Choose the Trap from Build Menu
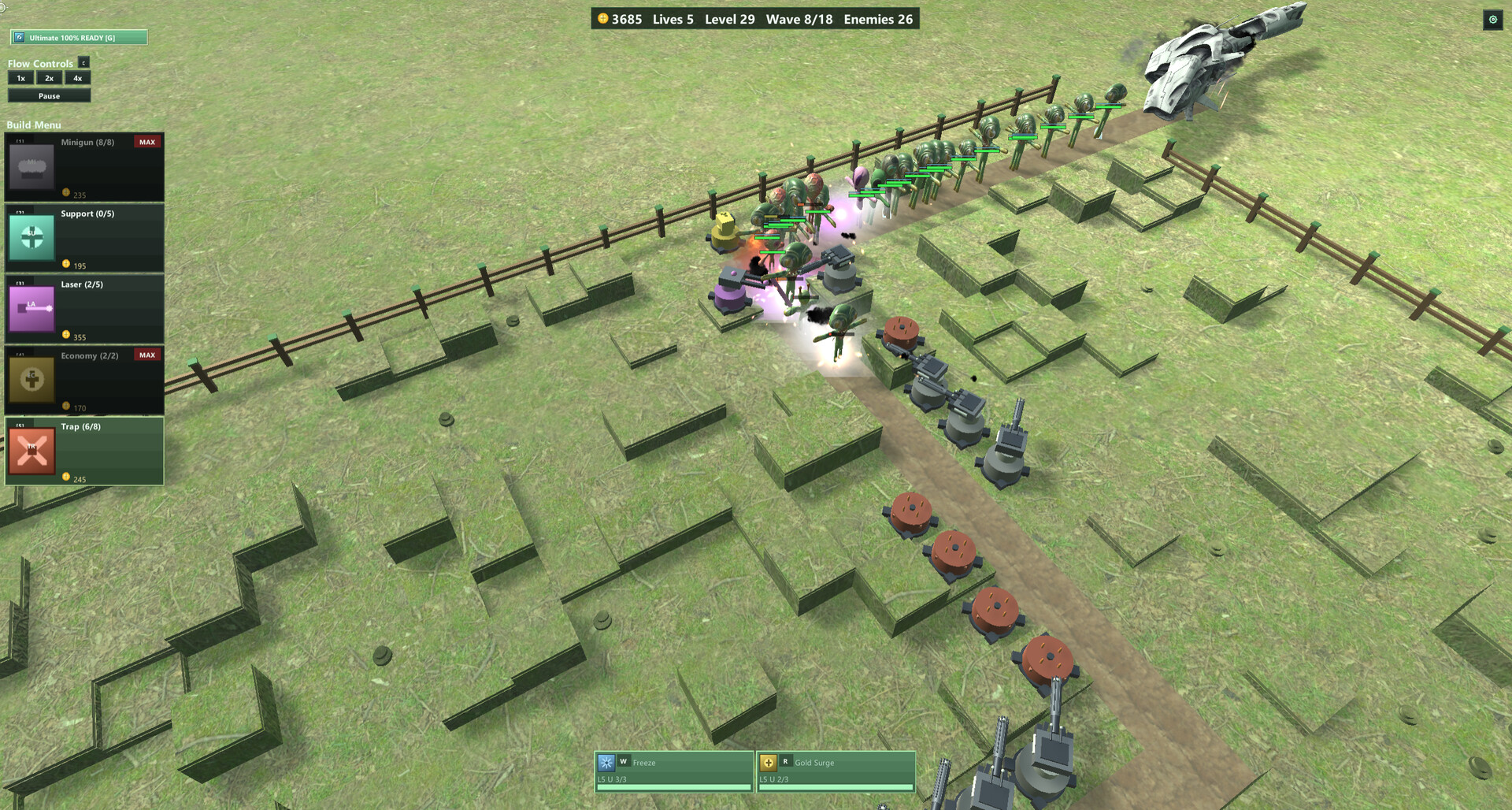The height and width of the screenshot is (810, 1512). tap(84, 451)
